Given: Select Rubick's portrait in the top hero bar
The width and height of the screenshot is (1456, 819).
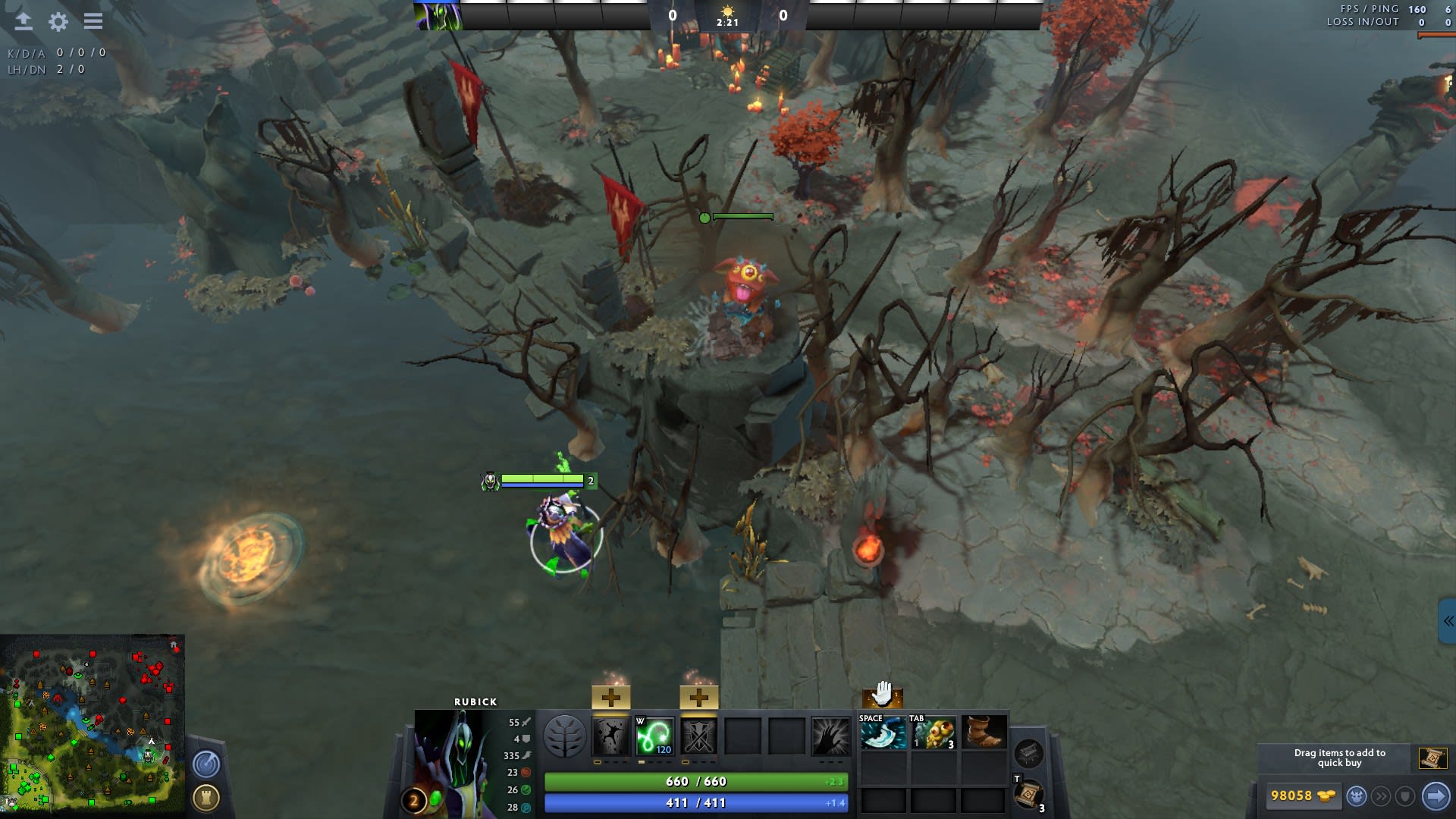Looking at the screenshot, I should tap(438, 16).
